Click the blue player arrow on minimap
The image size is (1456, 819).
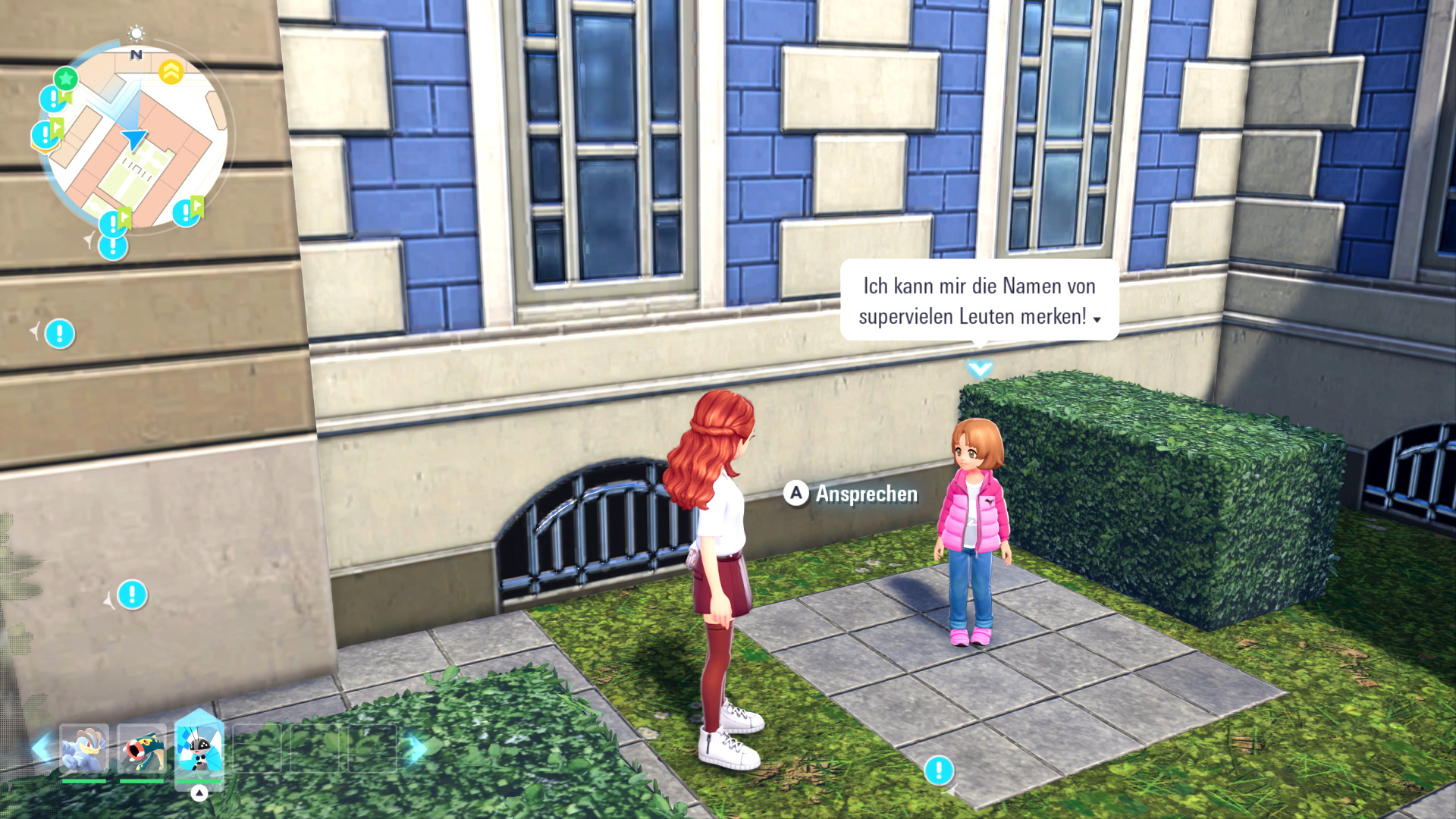pyautogui.click(x=134, y=139)
